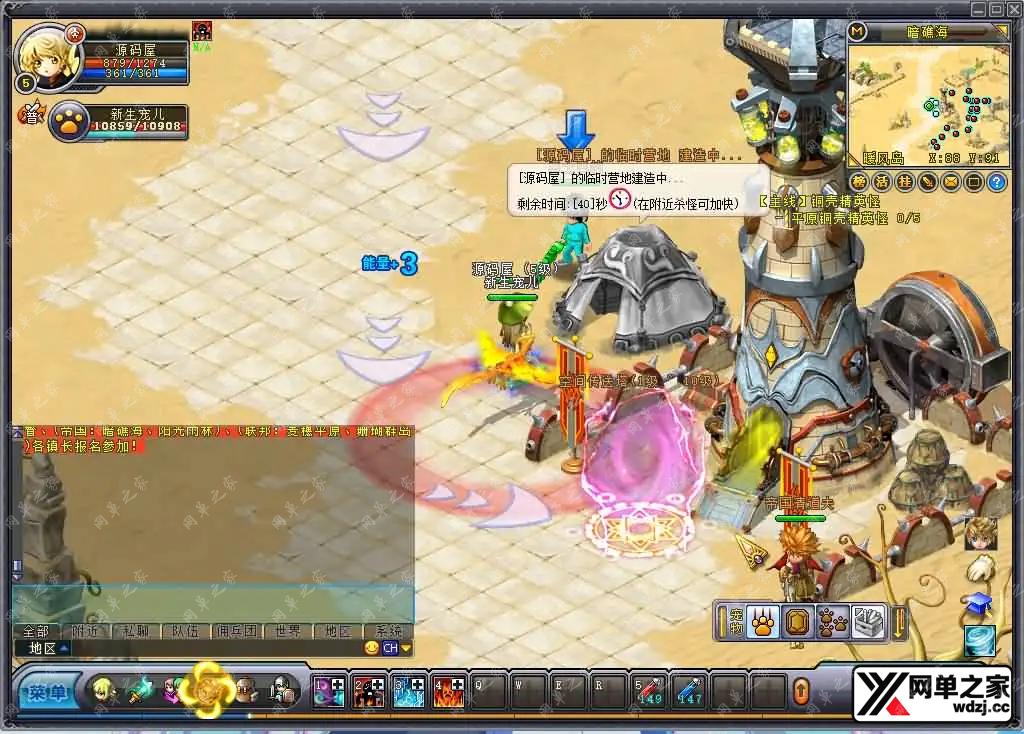The height and width of the screenshot is (734, 1024).
Task: Open the world map with the M button
Action: pos(857,31)
